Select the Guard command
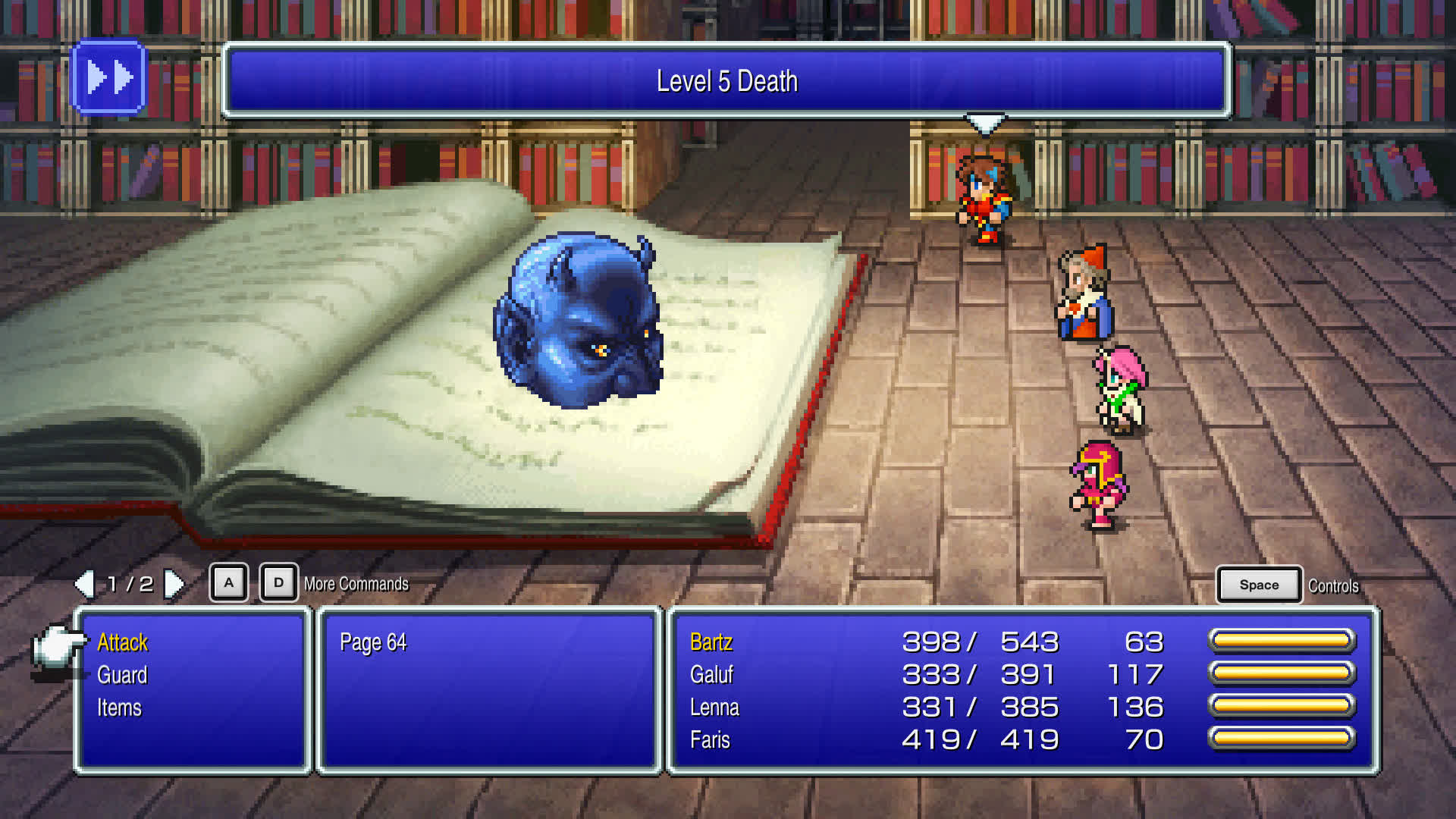The image size is (1456, 819). click(x=122, y=675)
